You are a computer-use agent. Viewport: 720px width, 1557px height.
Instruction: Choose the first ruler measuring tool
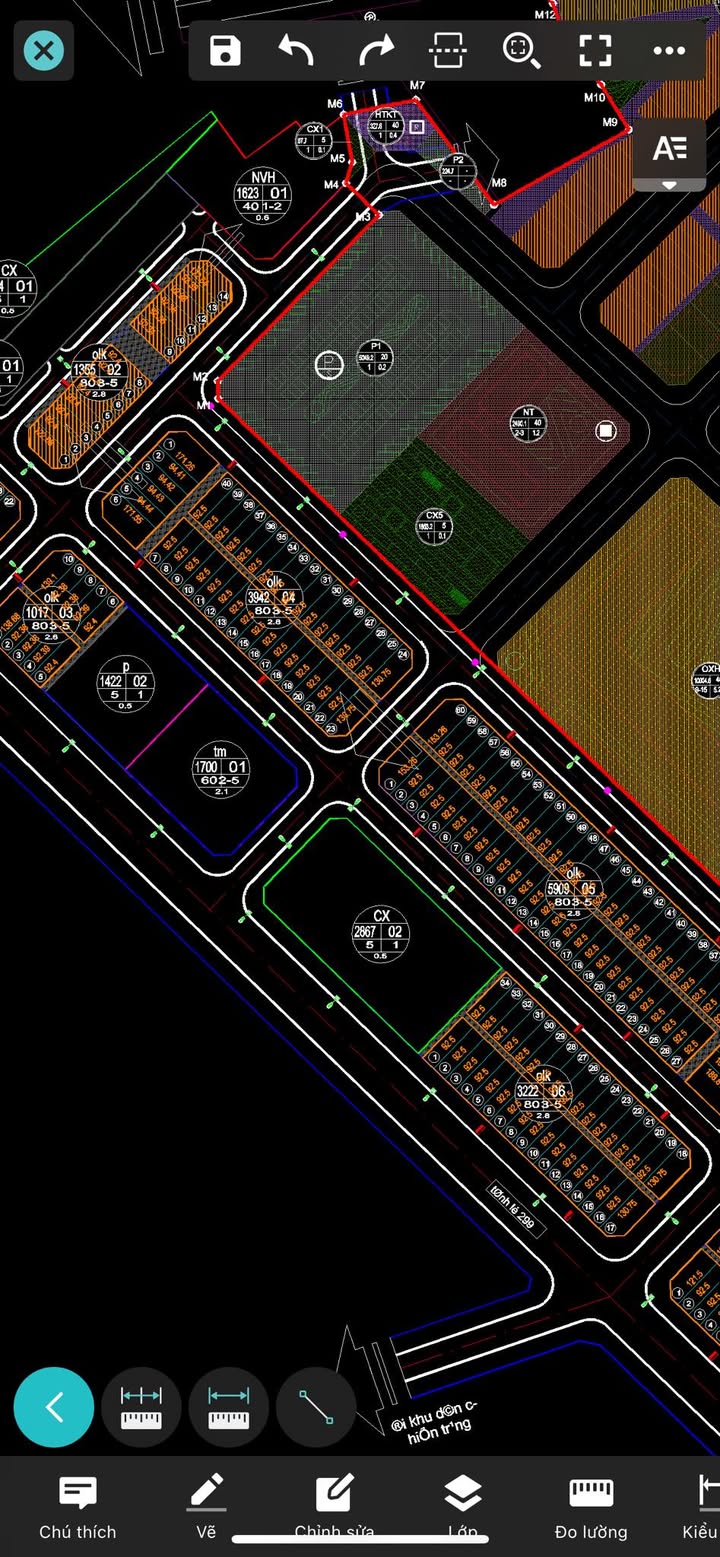point(141,1407)
